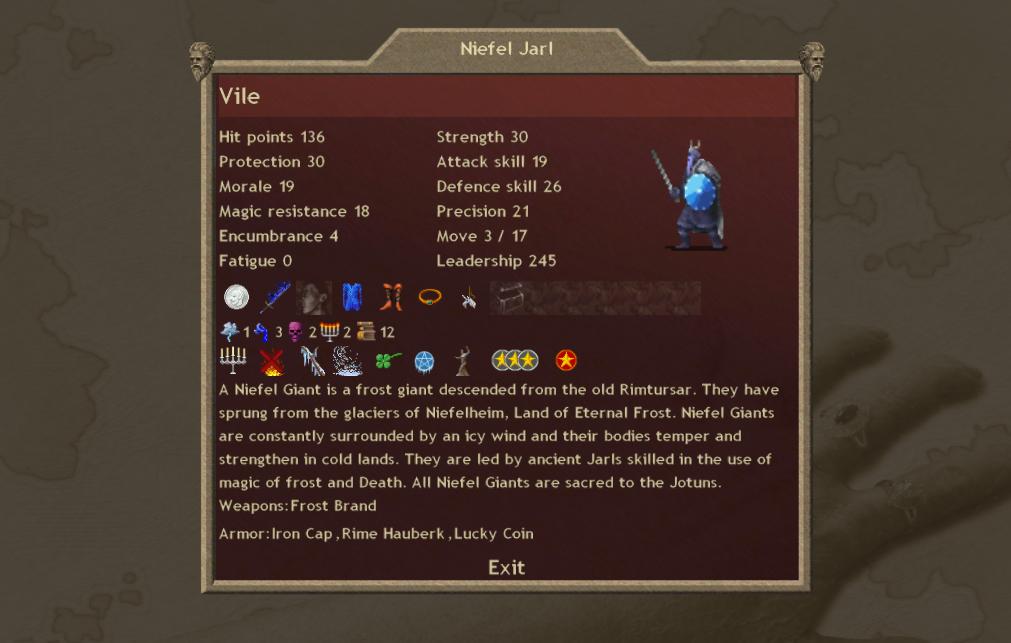Click the commander name Vile
This screenshot has height=643, width=1011.
pyautogui.click(x=240, y=96)
